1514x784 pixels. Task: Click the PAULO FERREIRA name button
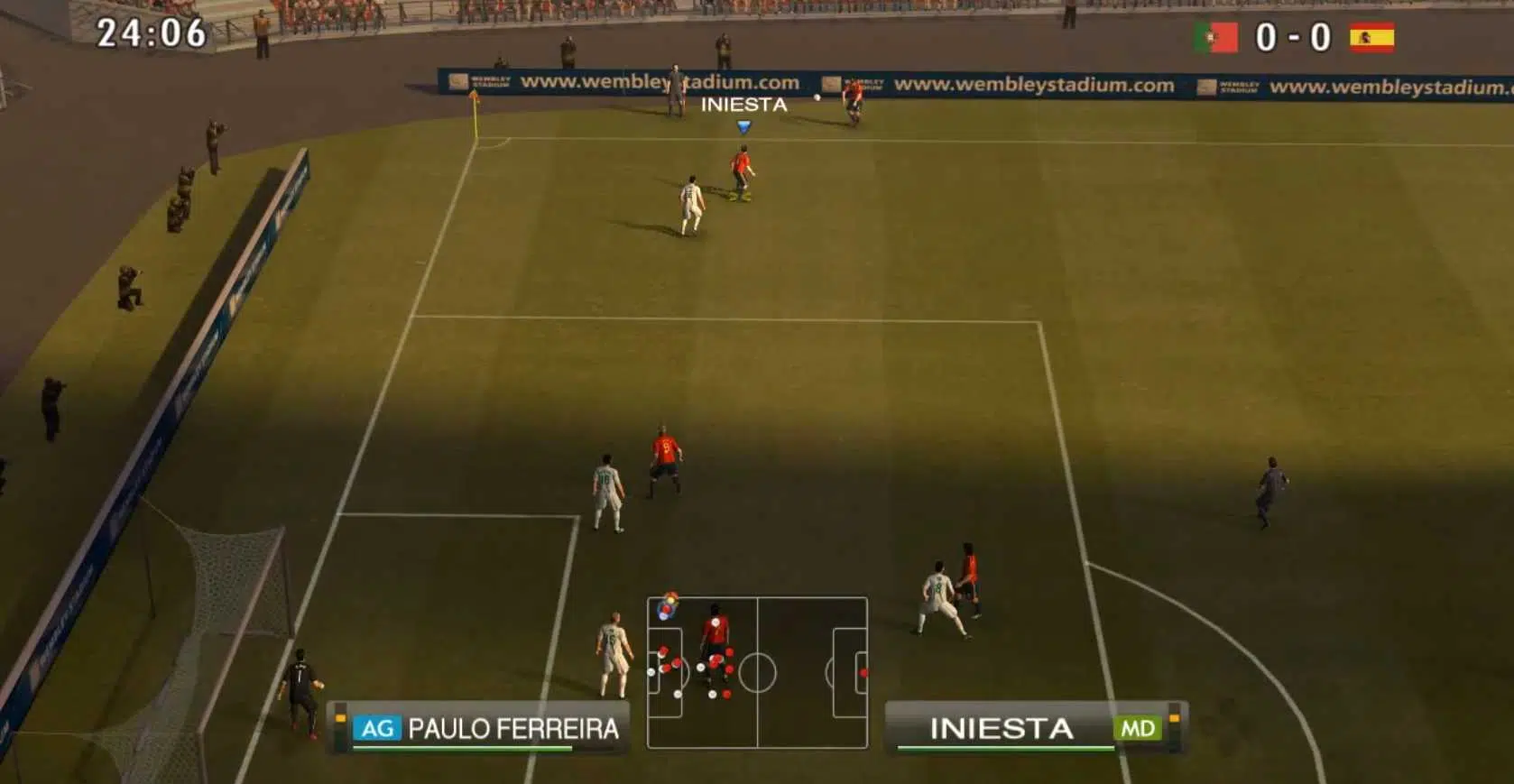coord(514,726)
